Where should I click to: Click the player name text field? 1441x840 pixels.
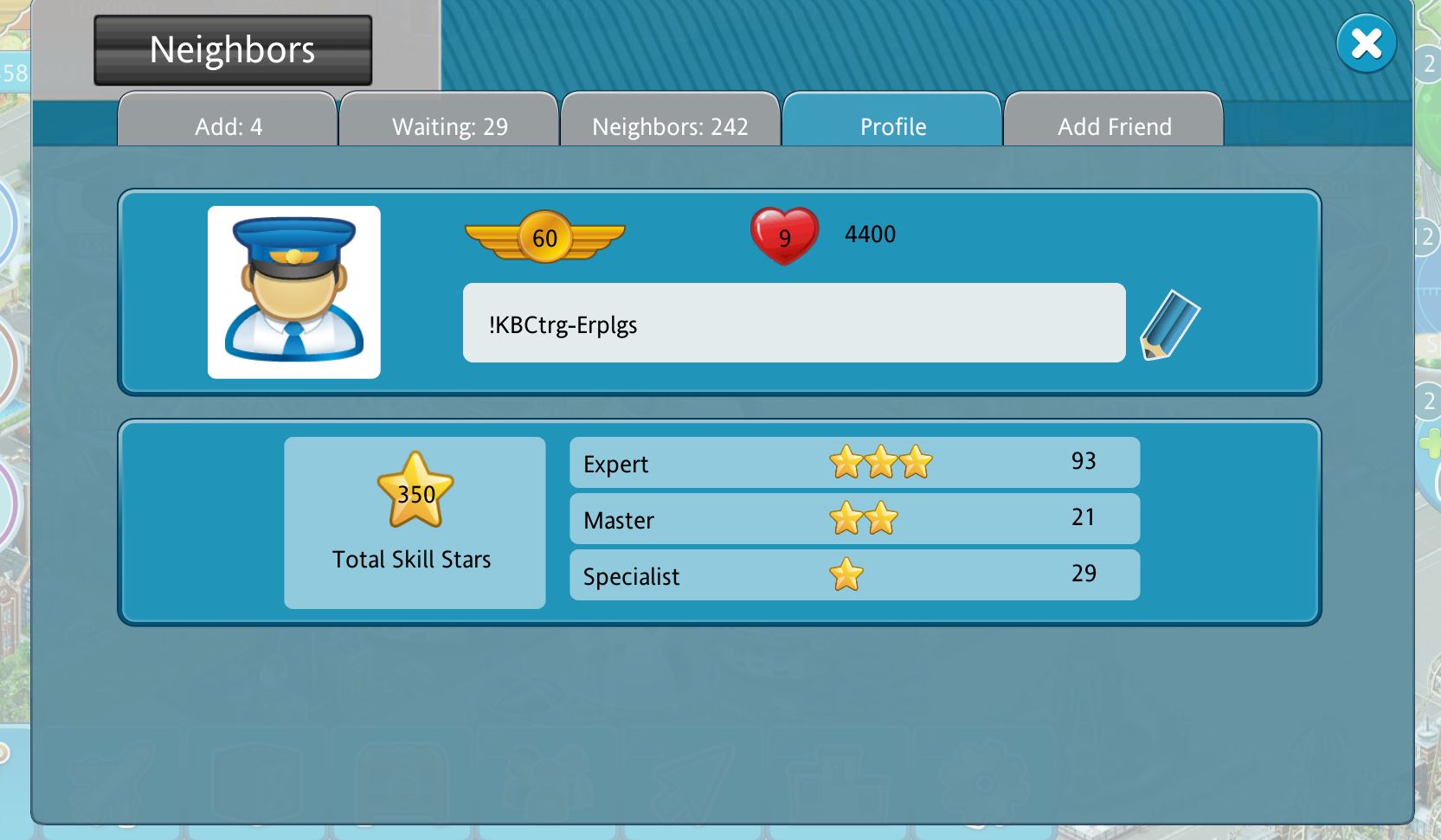tap(794, 324)
